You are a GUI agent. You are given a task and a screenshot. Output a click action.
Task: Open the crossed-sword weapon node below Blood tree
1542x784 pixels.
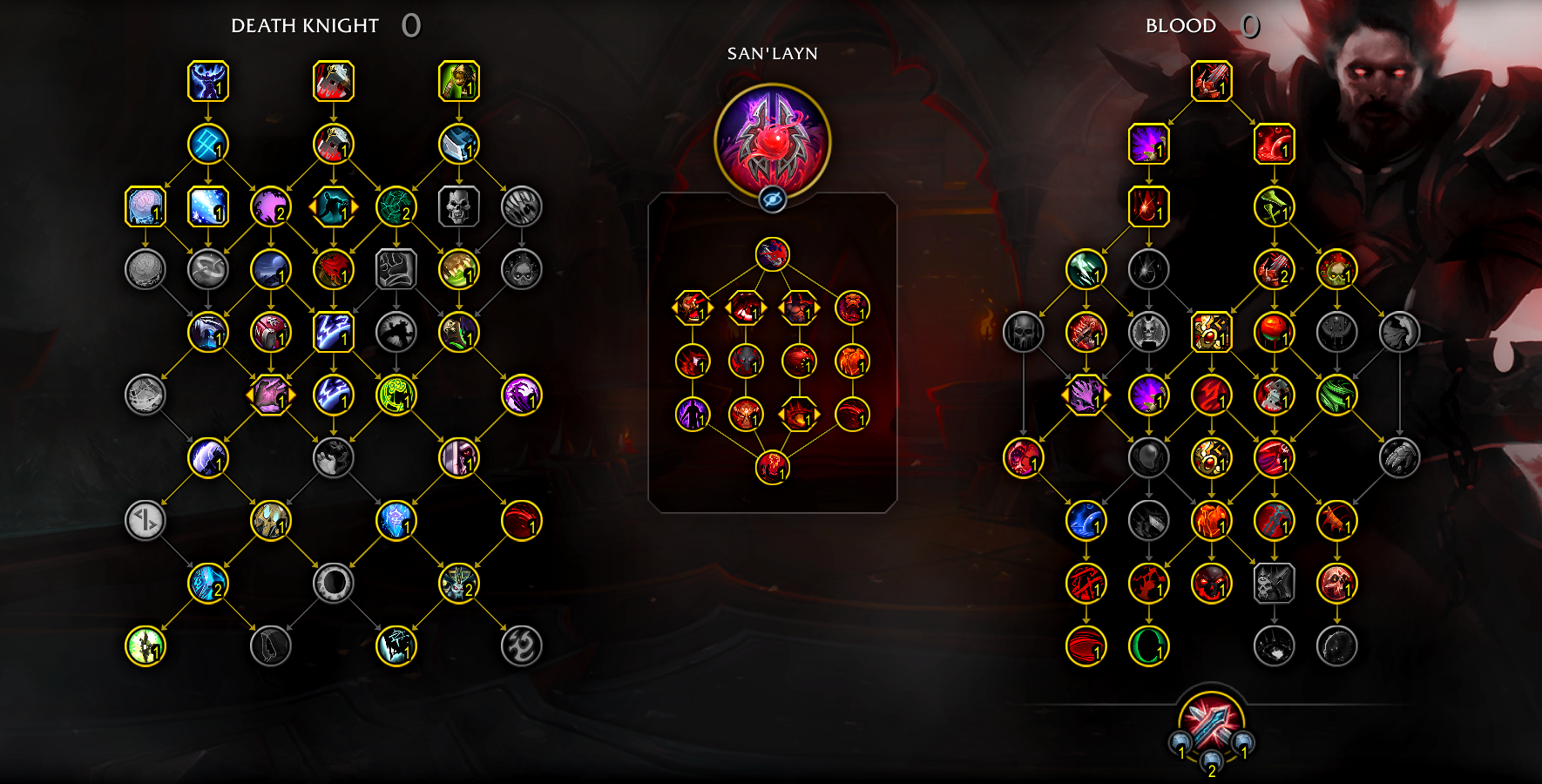coord(1212,725)
